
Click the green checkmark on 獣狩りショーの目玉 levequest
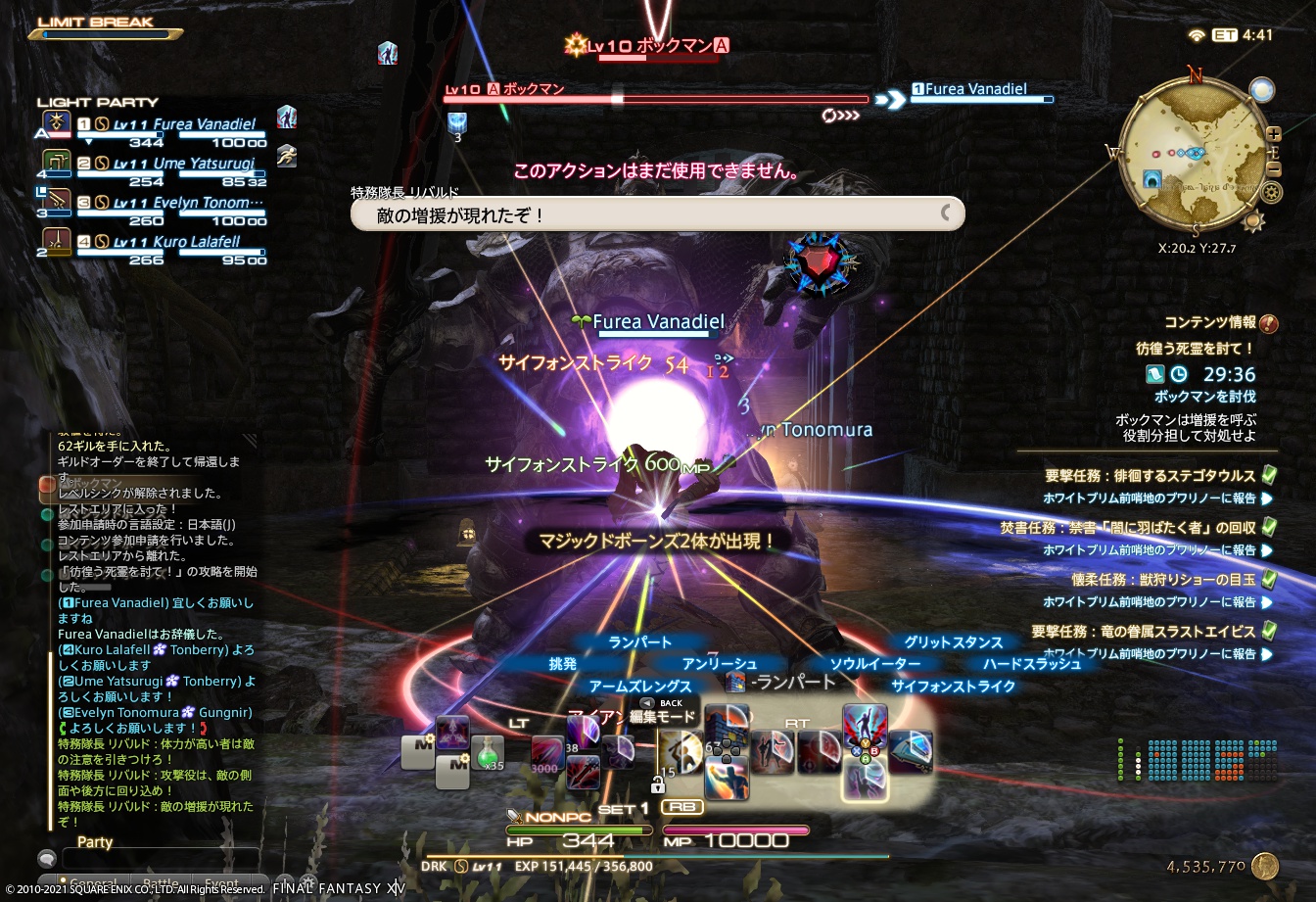coord(1267,579)
